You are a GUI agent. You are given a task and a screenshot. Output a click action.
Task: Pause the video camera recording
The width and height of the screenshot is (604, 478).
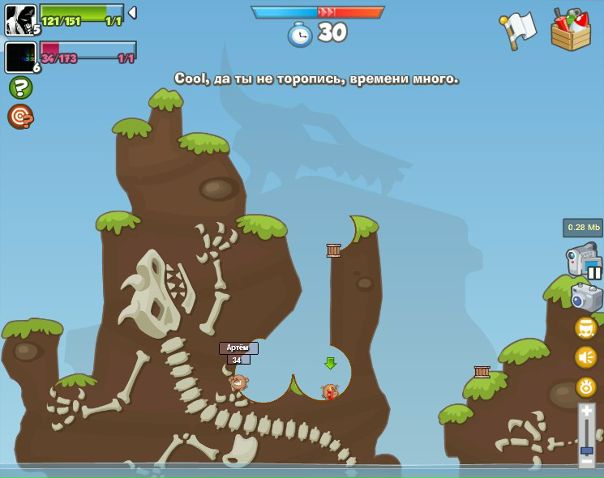pos(594,271)
